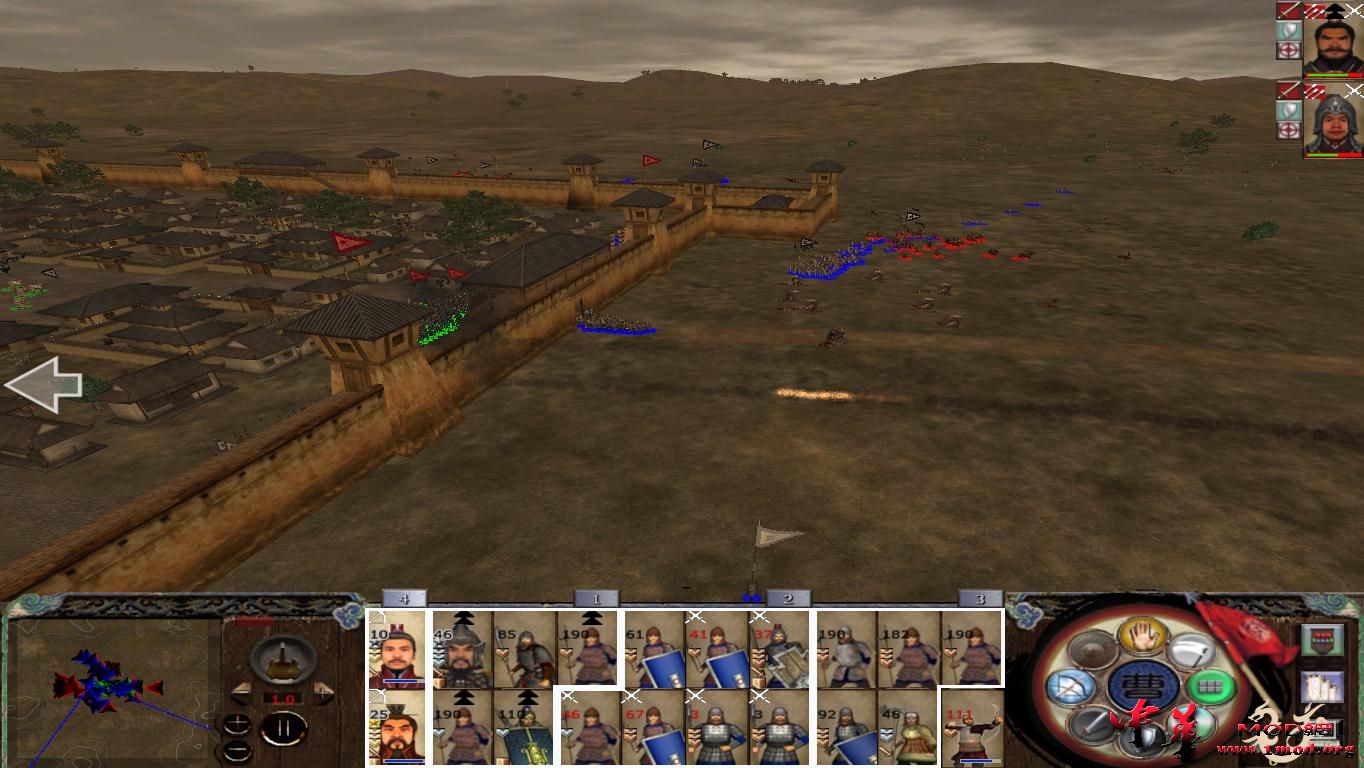Click the top enemy general portrait
Screen dimensions: 1364x768
point(1333,45)
